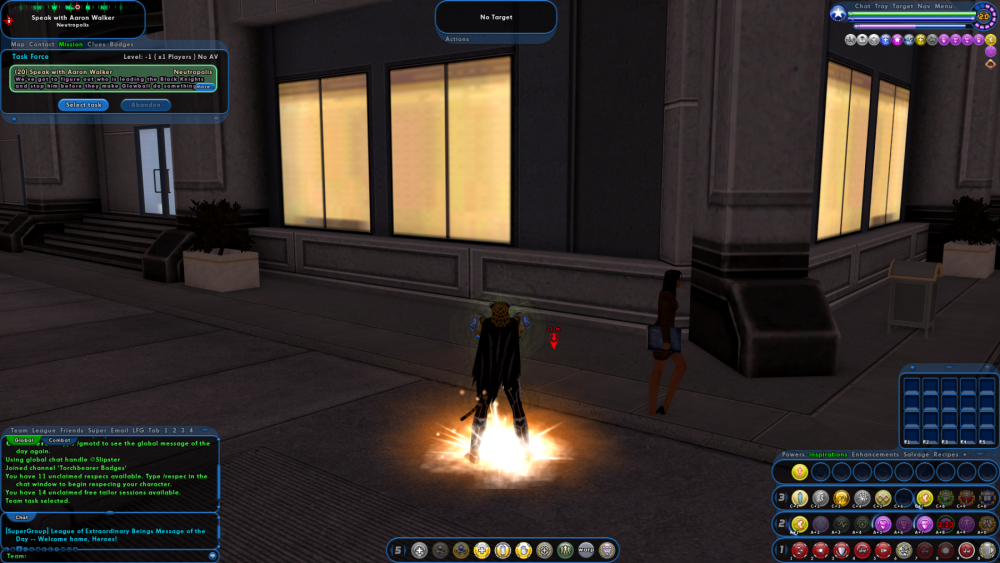Open the Contact tab

42,44
